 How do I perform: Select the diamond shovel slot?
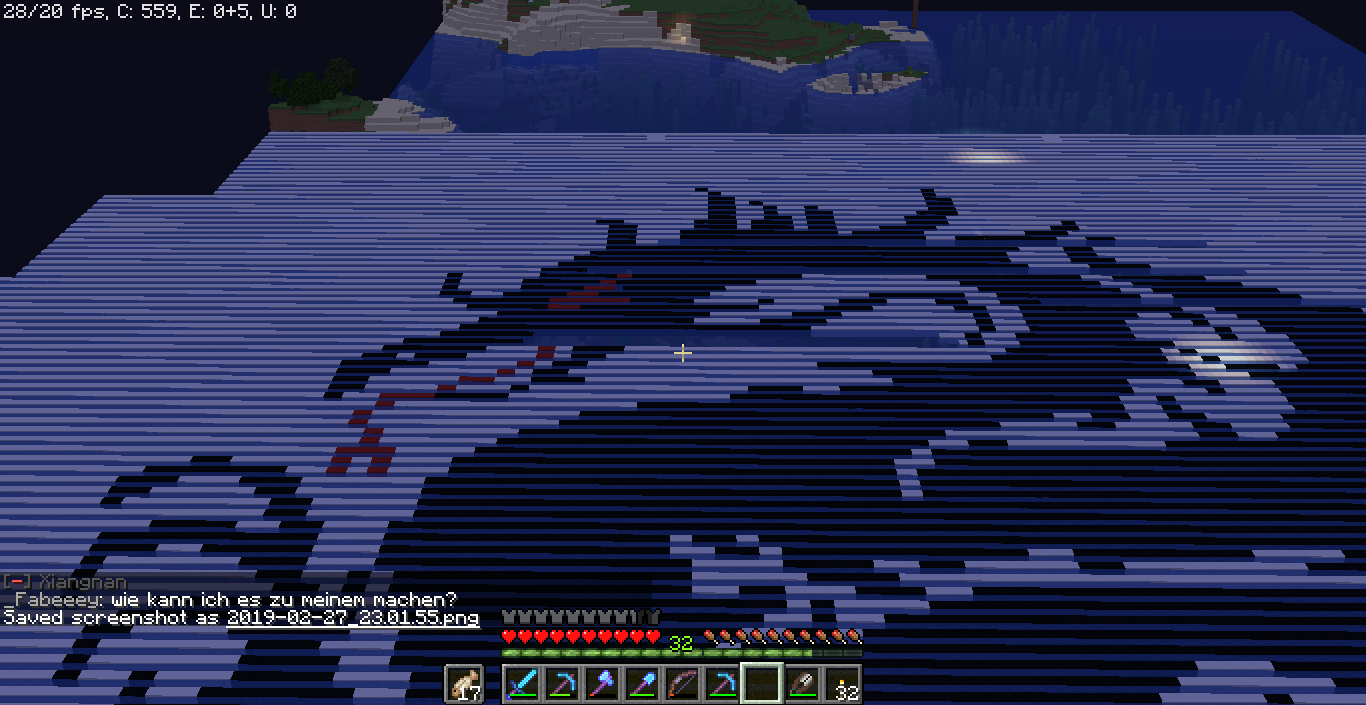[642, 685]
